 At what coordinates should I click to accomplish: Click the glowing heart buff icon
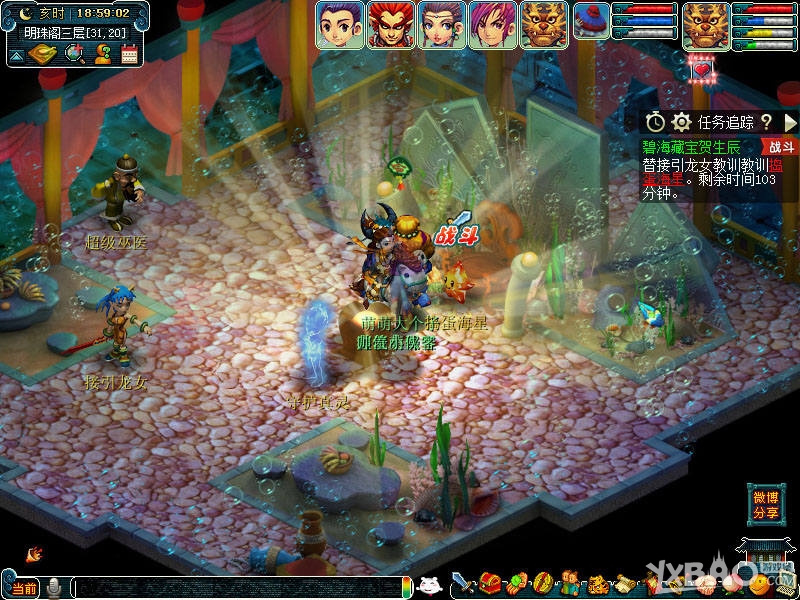[700, 67]
